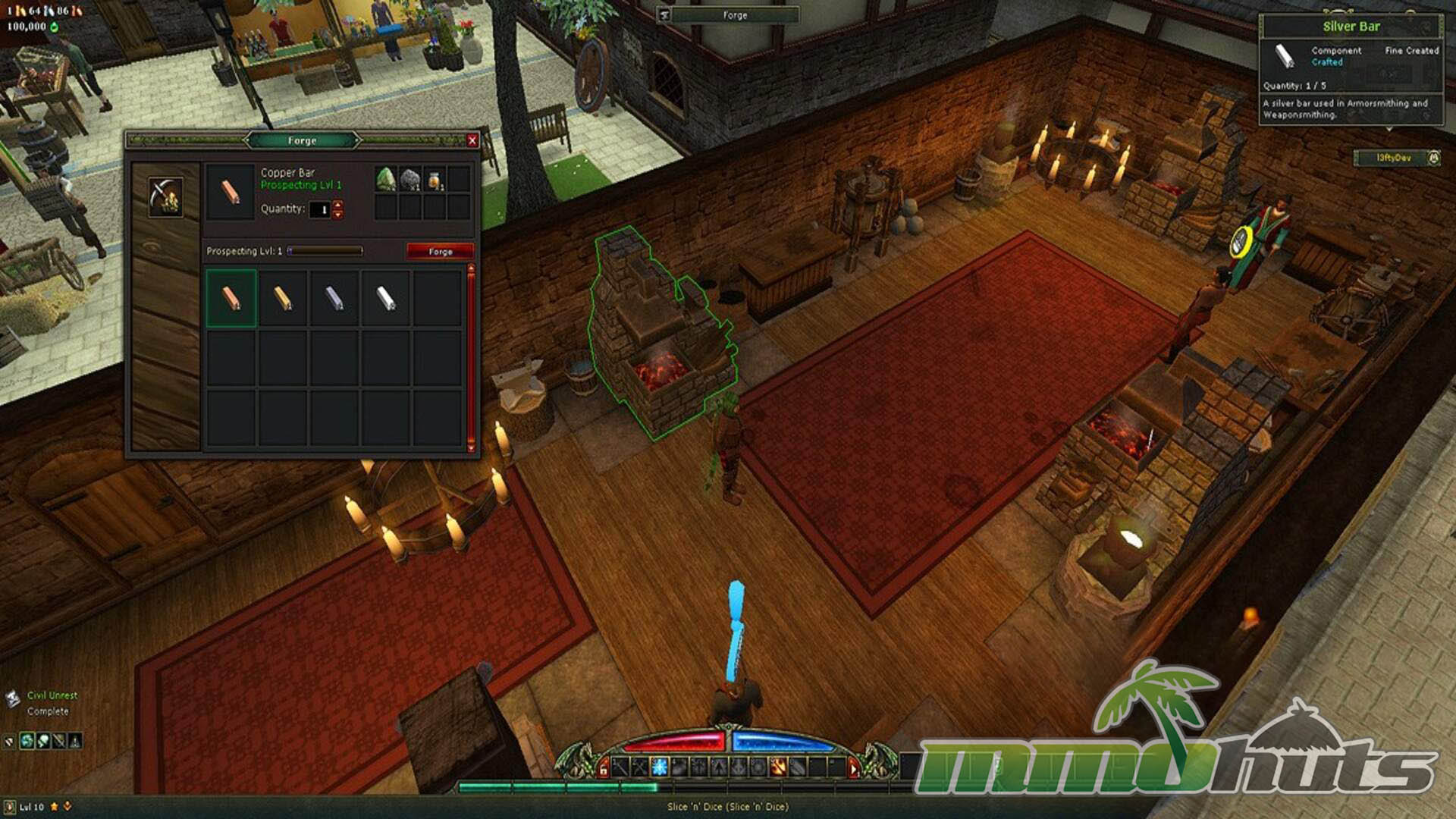Activate the snowflake frost ability
The image size is (1456, 819).
point(660,767)
